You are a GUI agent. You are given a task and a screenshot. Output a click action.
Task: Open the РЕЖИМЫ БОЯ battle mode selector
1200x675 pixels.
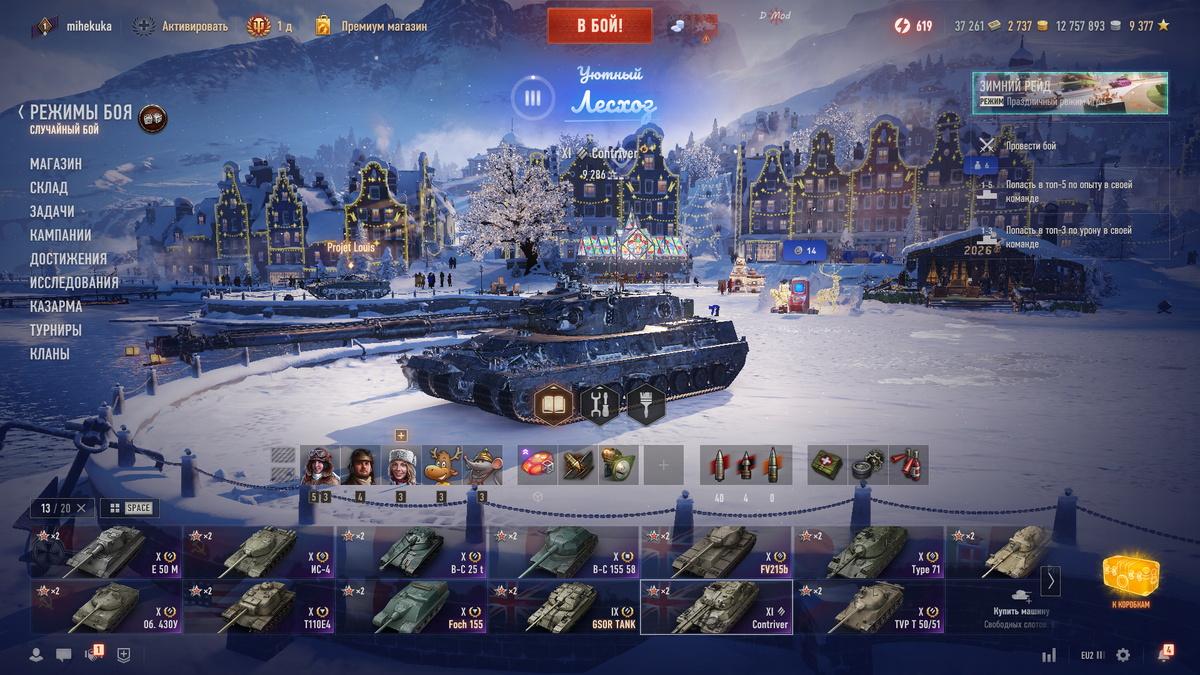[x=80, y=113]
